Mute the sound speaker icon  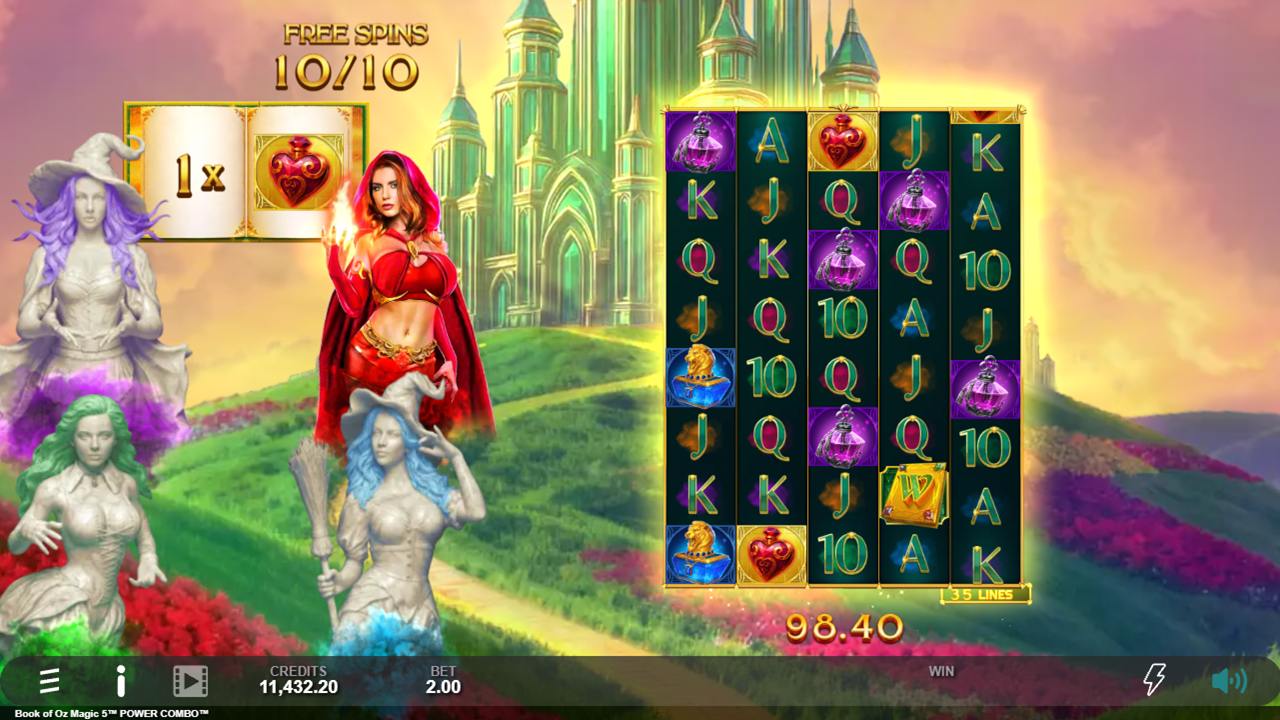coord(1228,681)
